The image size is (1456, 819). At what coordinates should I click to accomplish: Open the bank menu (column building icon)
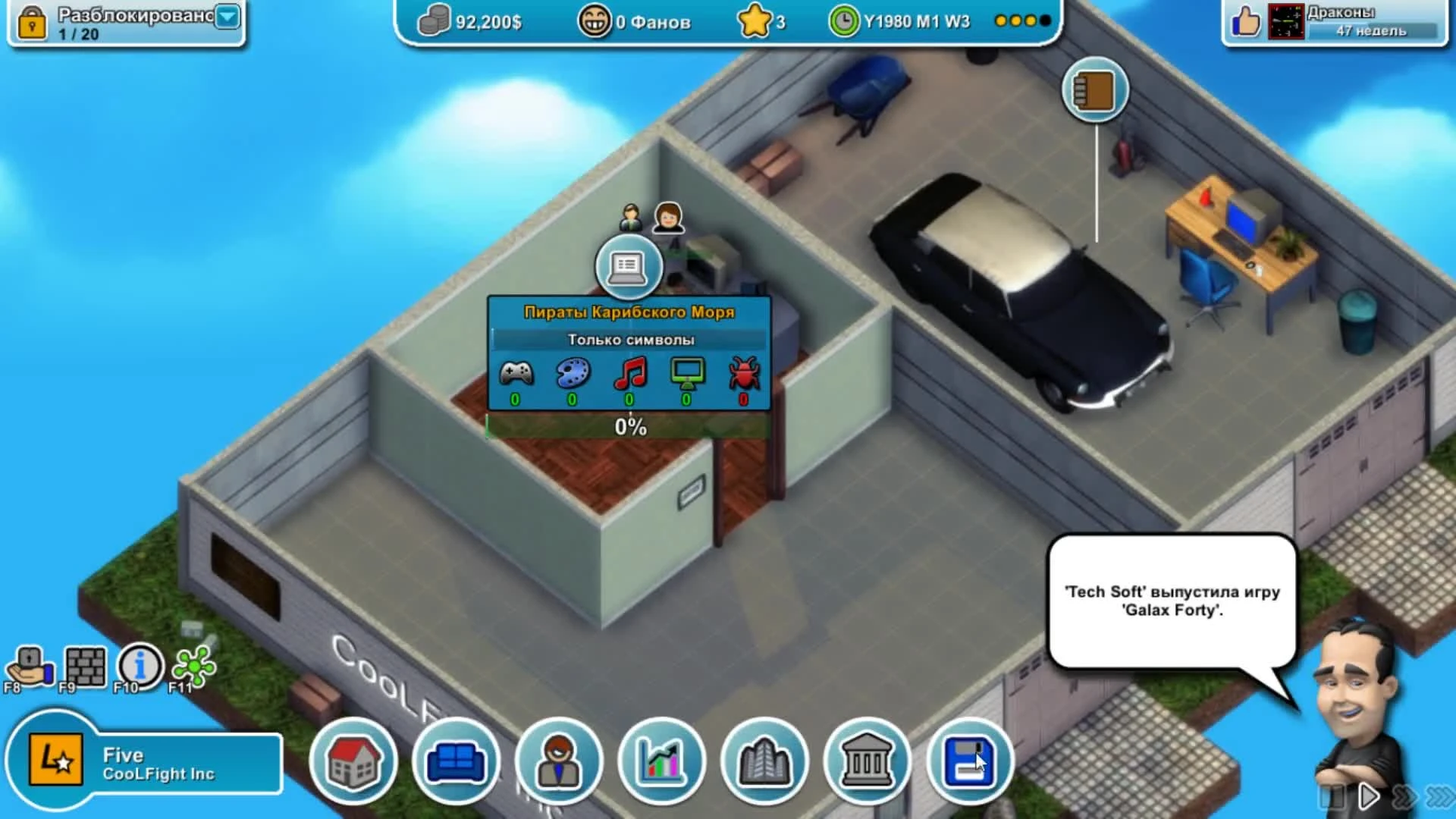(x=865, y=761)
